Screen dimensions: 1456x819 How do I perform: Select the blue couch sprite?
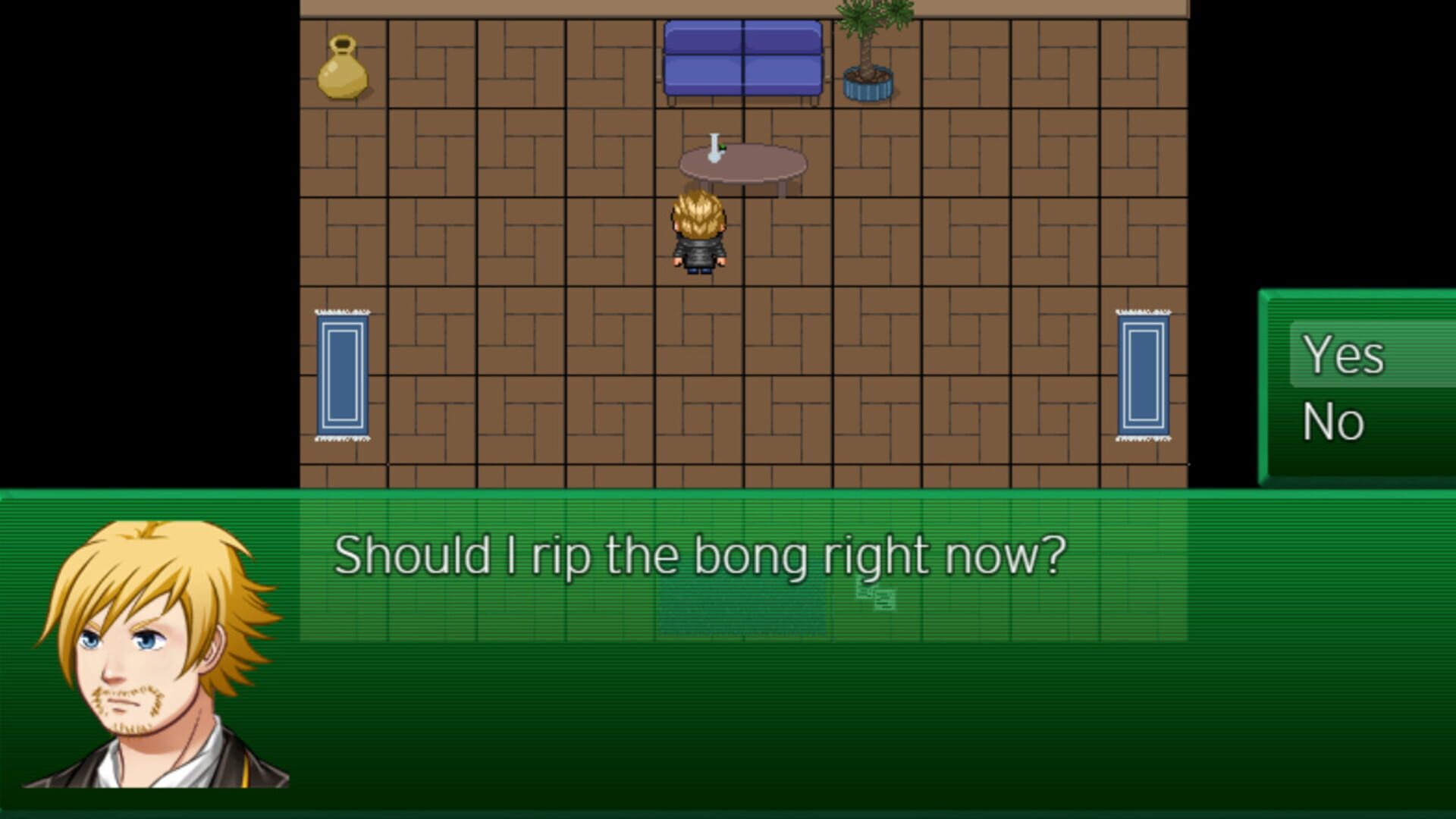[742, 61]
